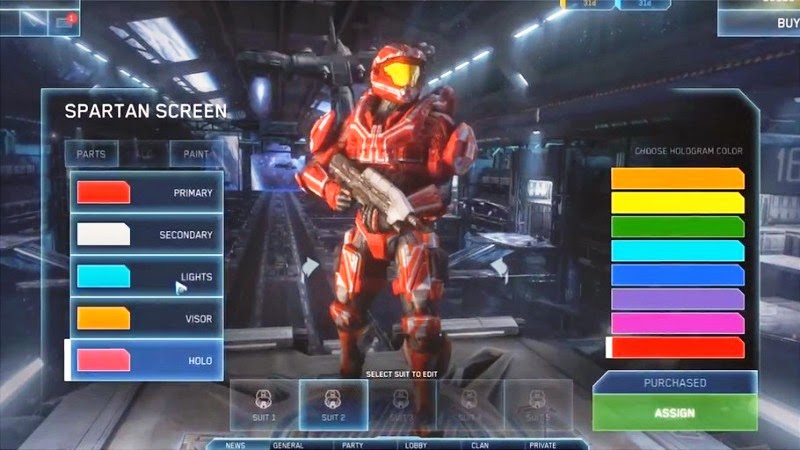Screen dimensions: 800x450
Task: Pick the purple hologram color
Action: 677,299
